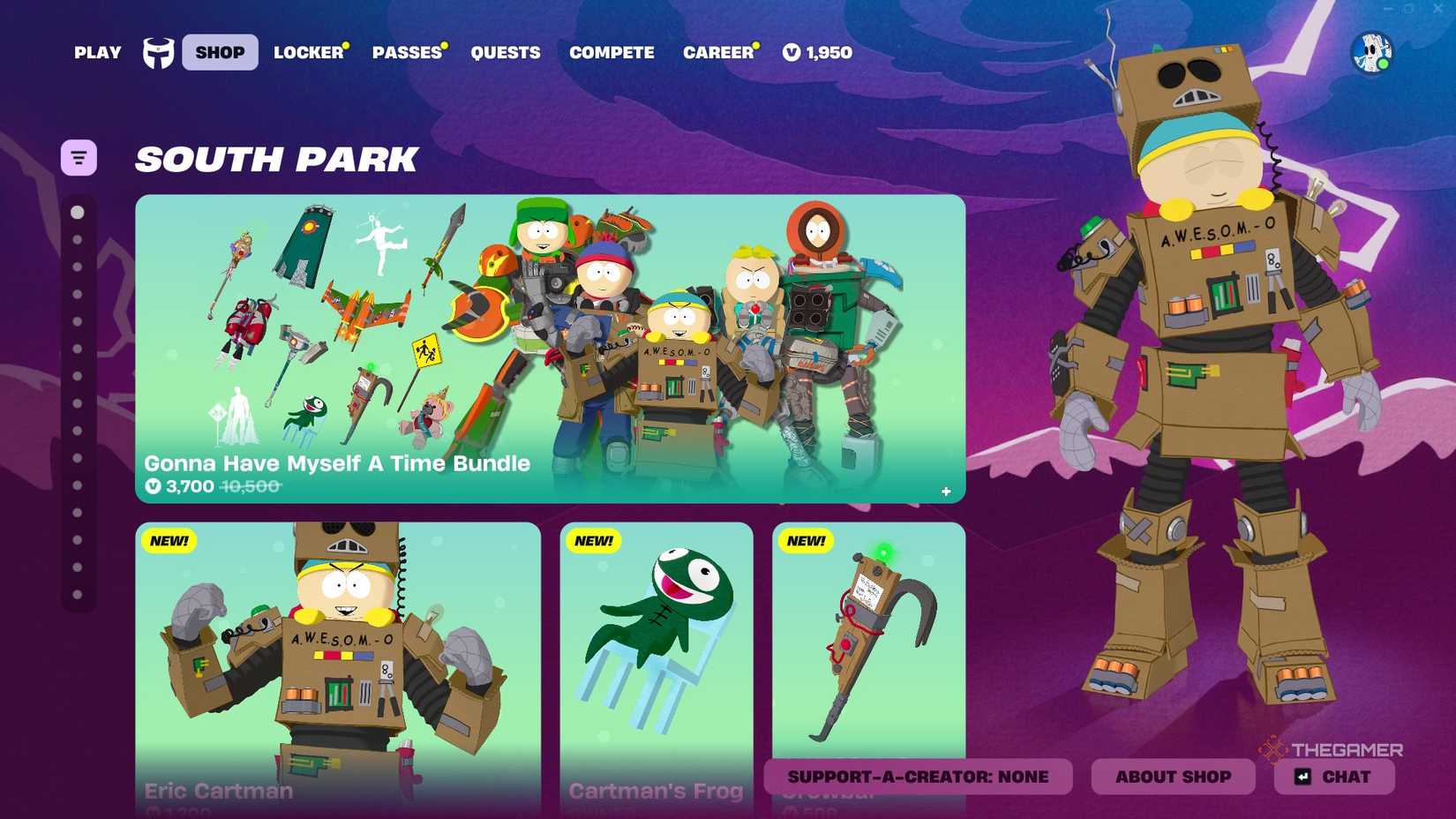Open the Chat panel
1456x819 pixels.
pyautogui.click(x=1333, y=777)
